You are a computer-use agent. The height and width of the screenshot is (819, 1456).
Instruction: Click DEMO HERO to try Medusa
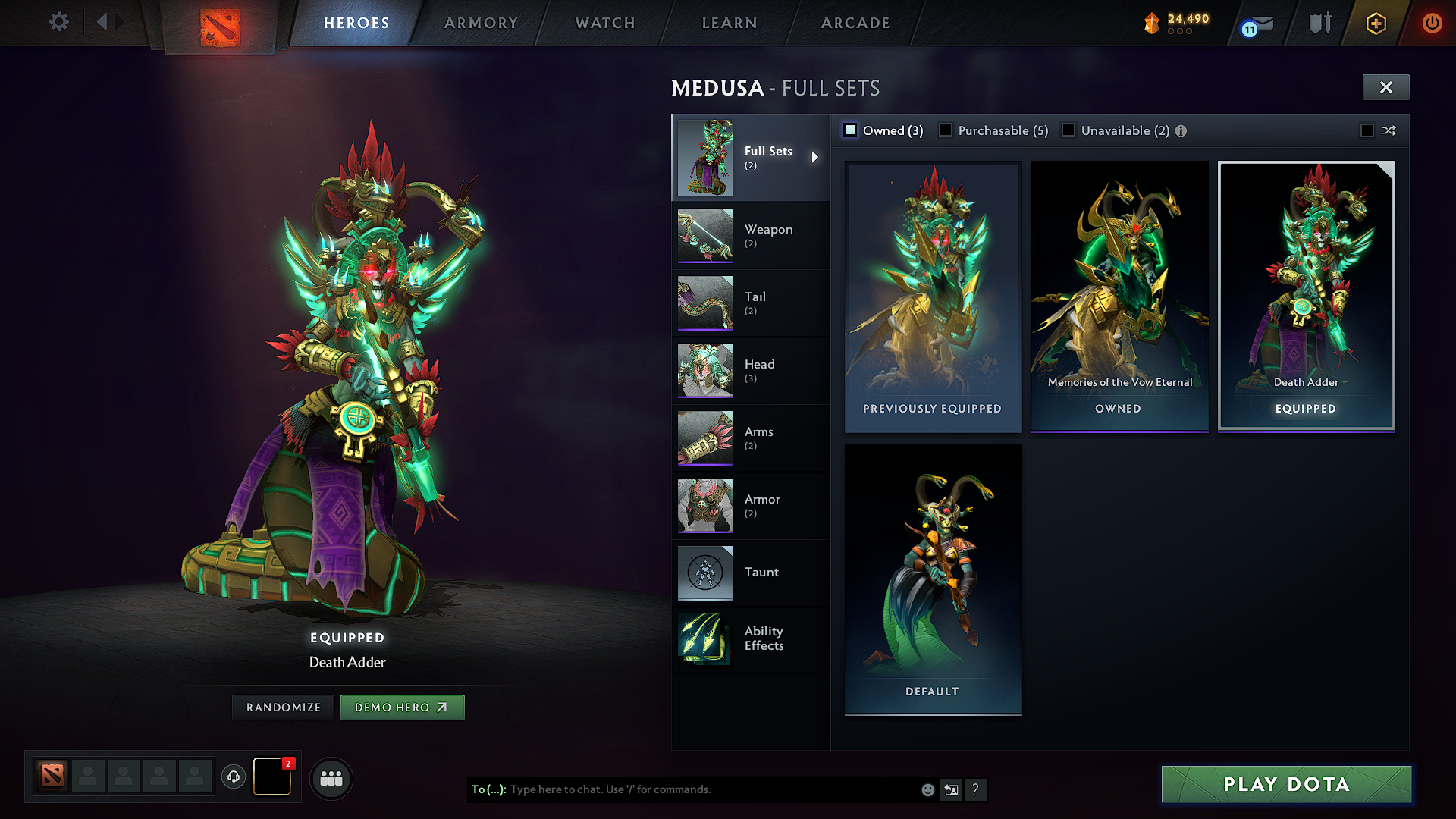click(x=403, y=707)
